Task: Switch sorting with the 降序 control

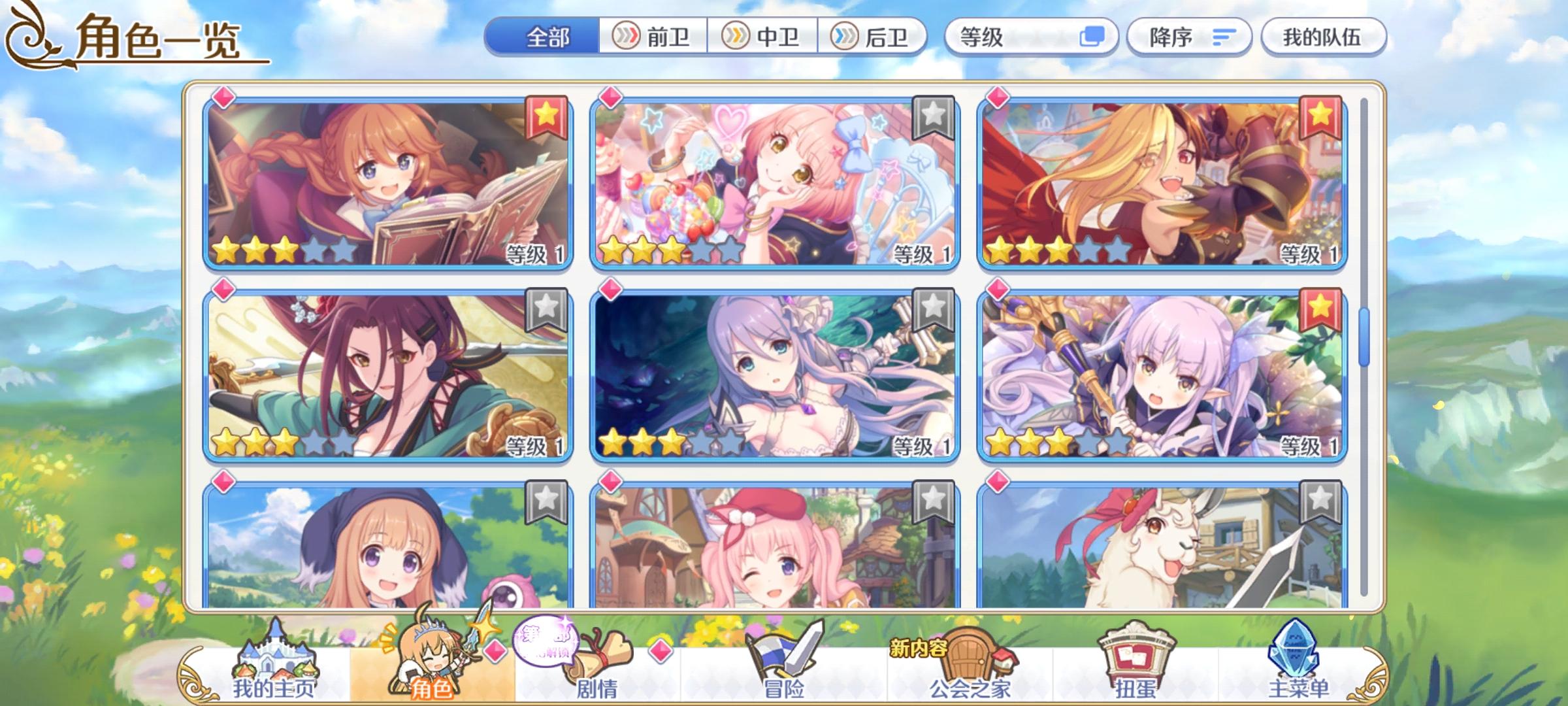Action: 1190,37
